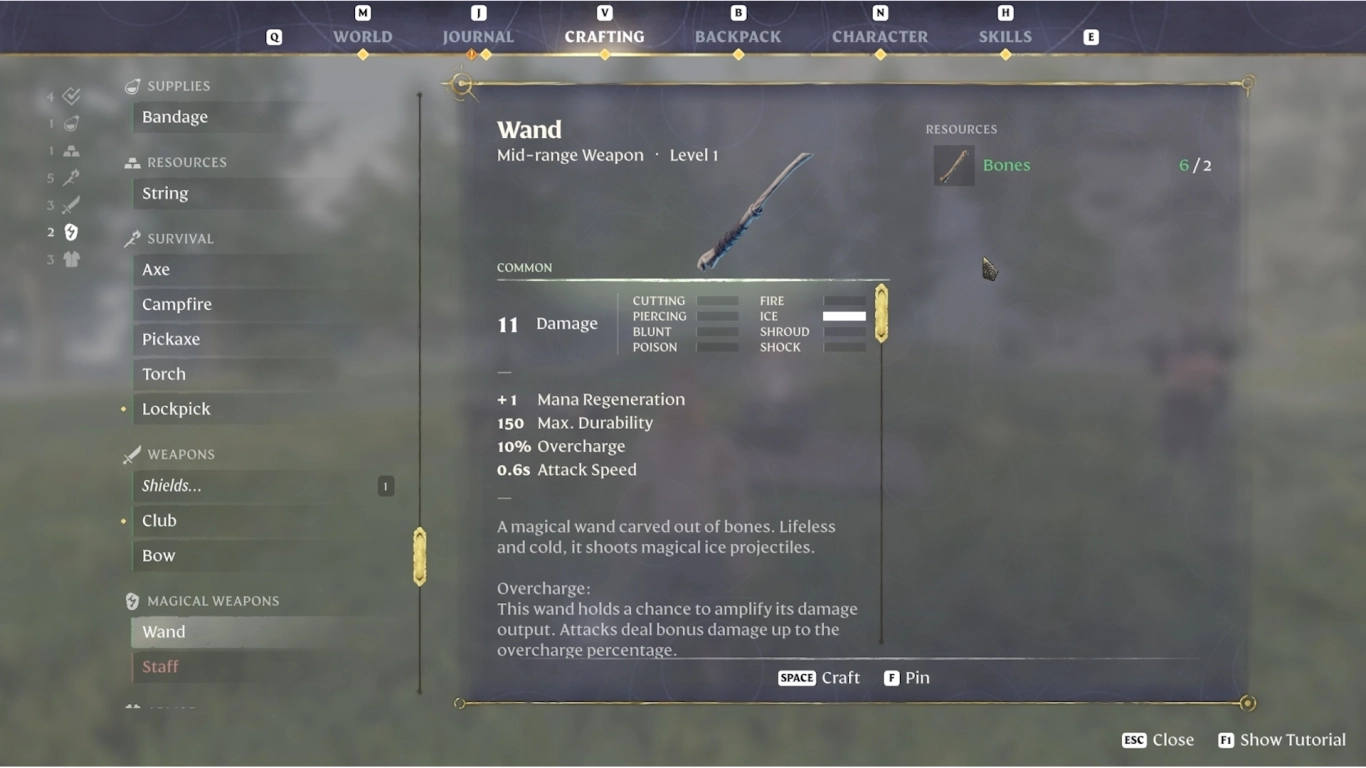Open the Journal tab
Screen dimensions: 1366x768
(478, 37)
